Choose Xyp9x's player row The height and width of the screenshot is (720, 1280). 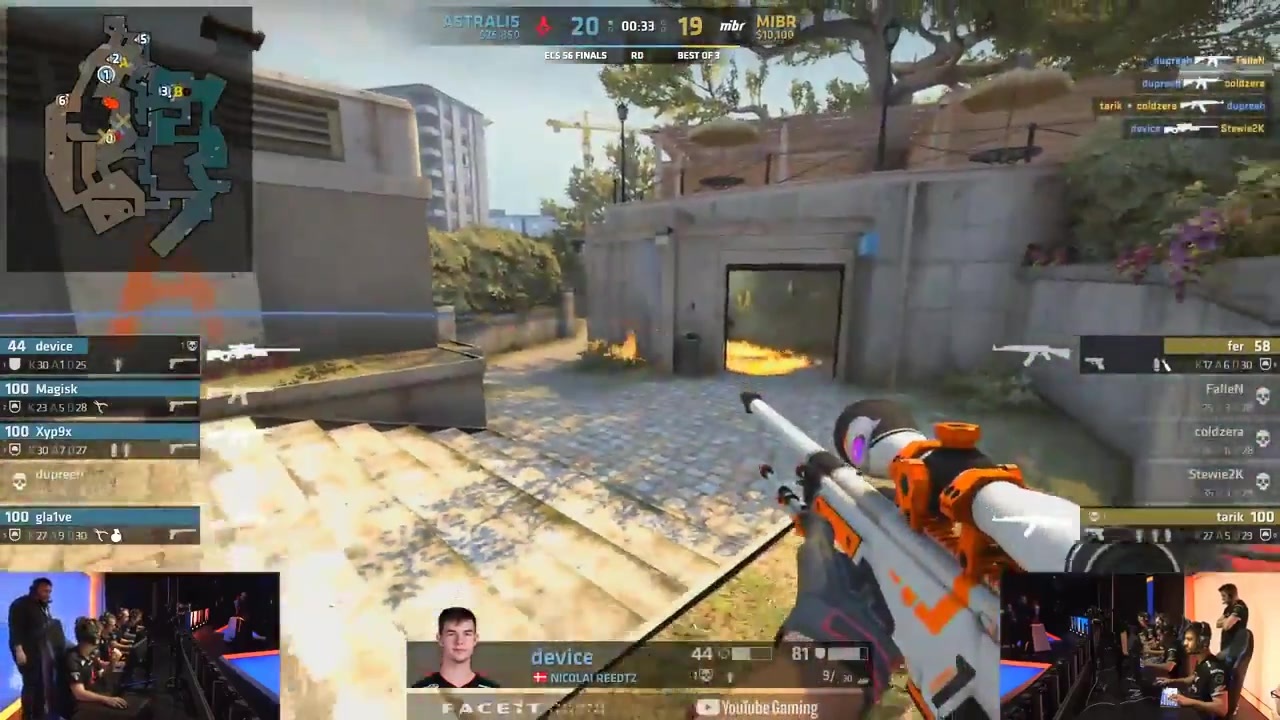pos(100,441)
